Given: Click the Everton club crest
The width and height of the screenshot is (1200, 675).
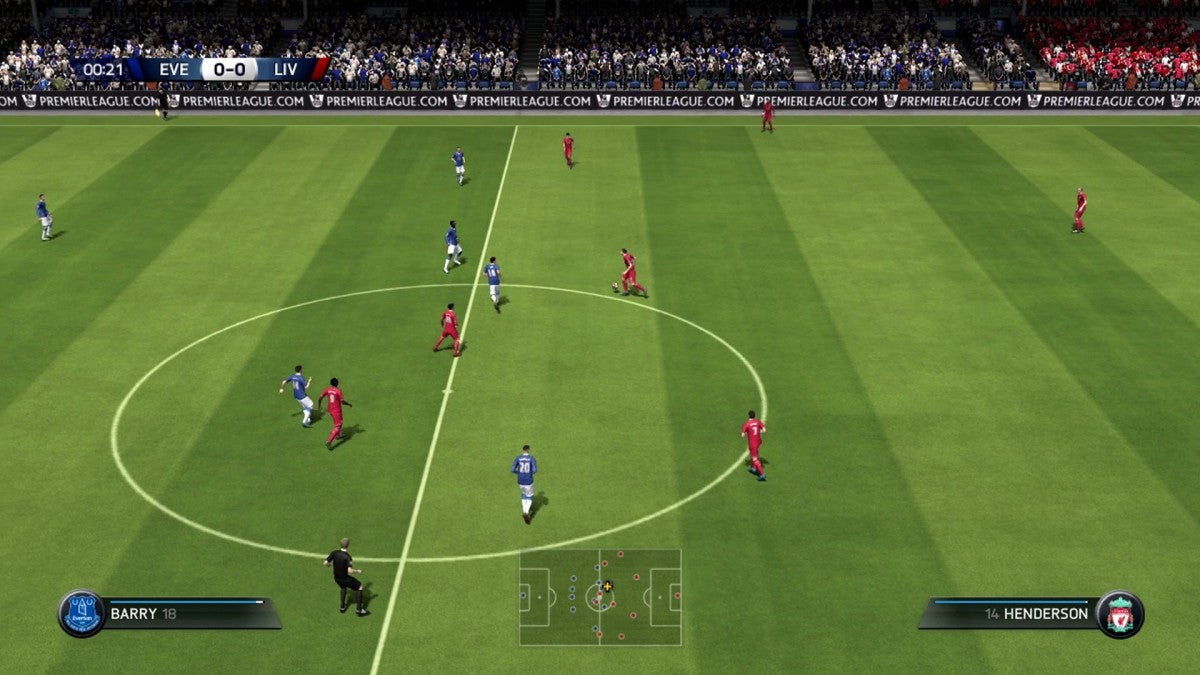Looking at the screenshot, I should tap(81, 613).
